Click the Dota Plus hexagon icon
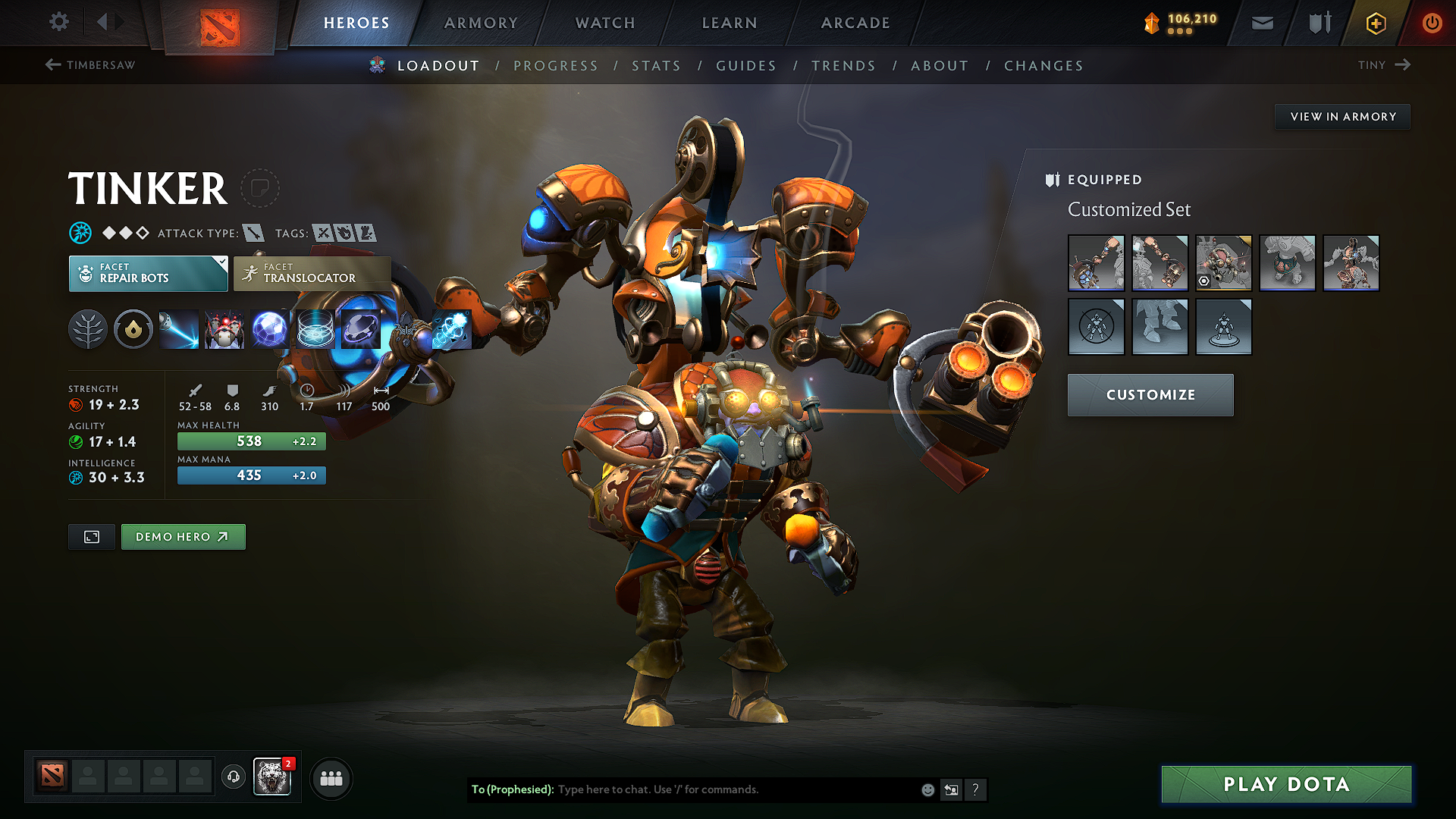 1375,23
